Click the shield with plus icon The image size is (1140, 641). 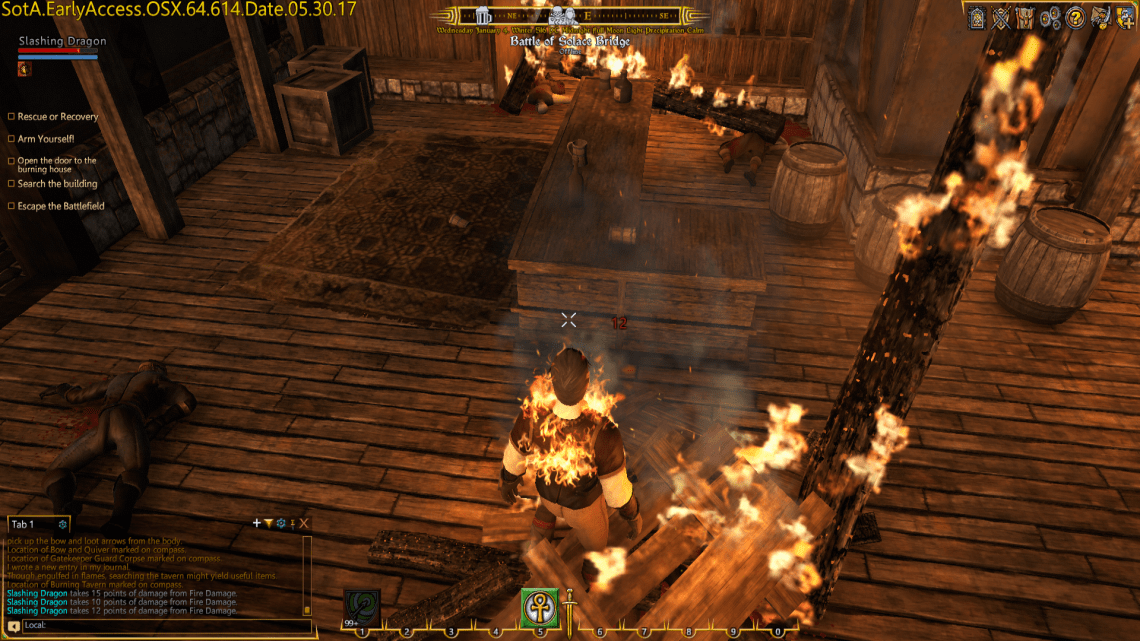coord(1125,16)
